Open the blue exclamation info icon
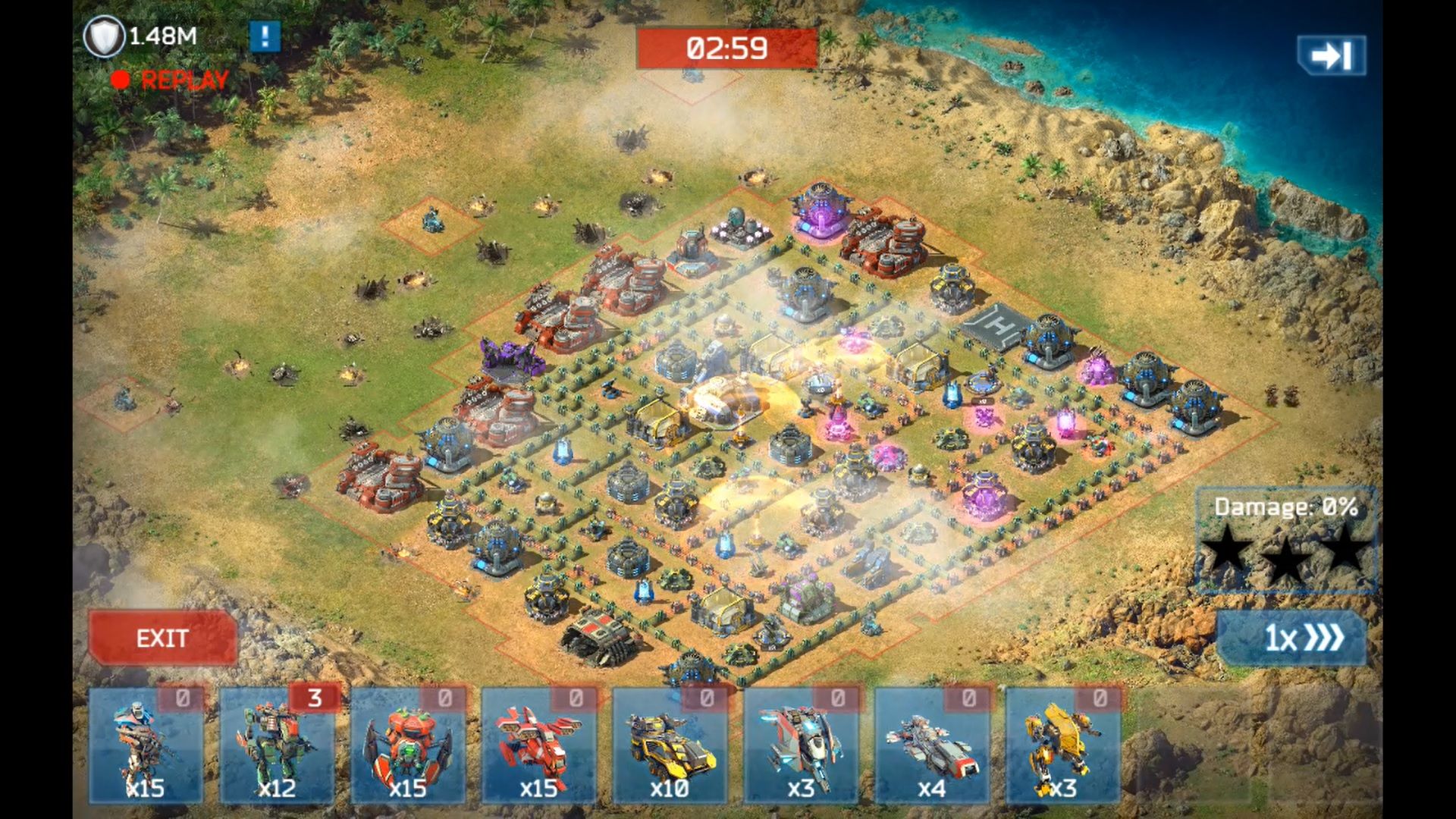This screenshot has width=1456, height=819. [x=265, y=36]
